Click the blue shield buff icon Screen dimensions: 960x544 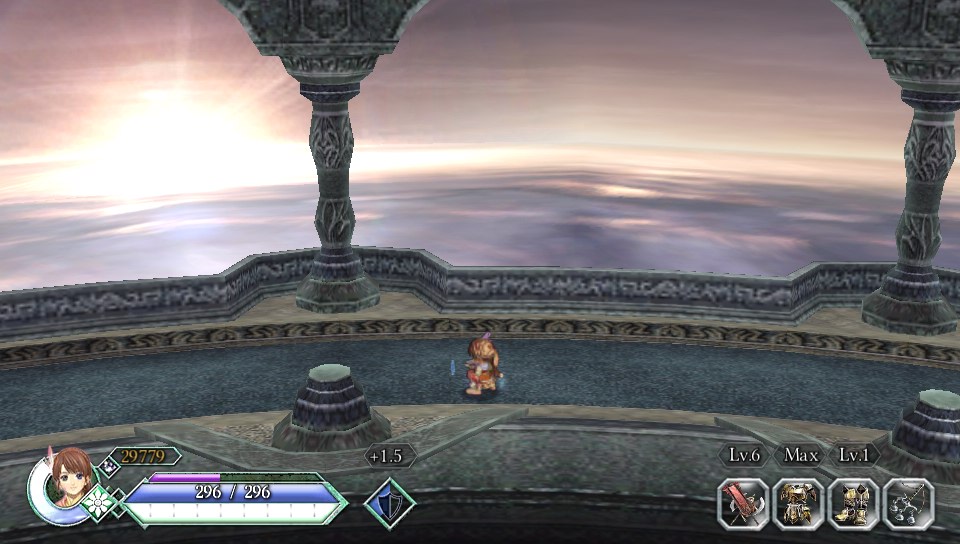click(x=388, y=503)
